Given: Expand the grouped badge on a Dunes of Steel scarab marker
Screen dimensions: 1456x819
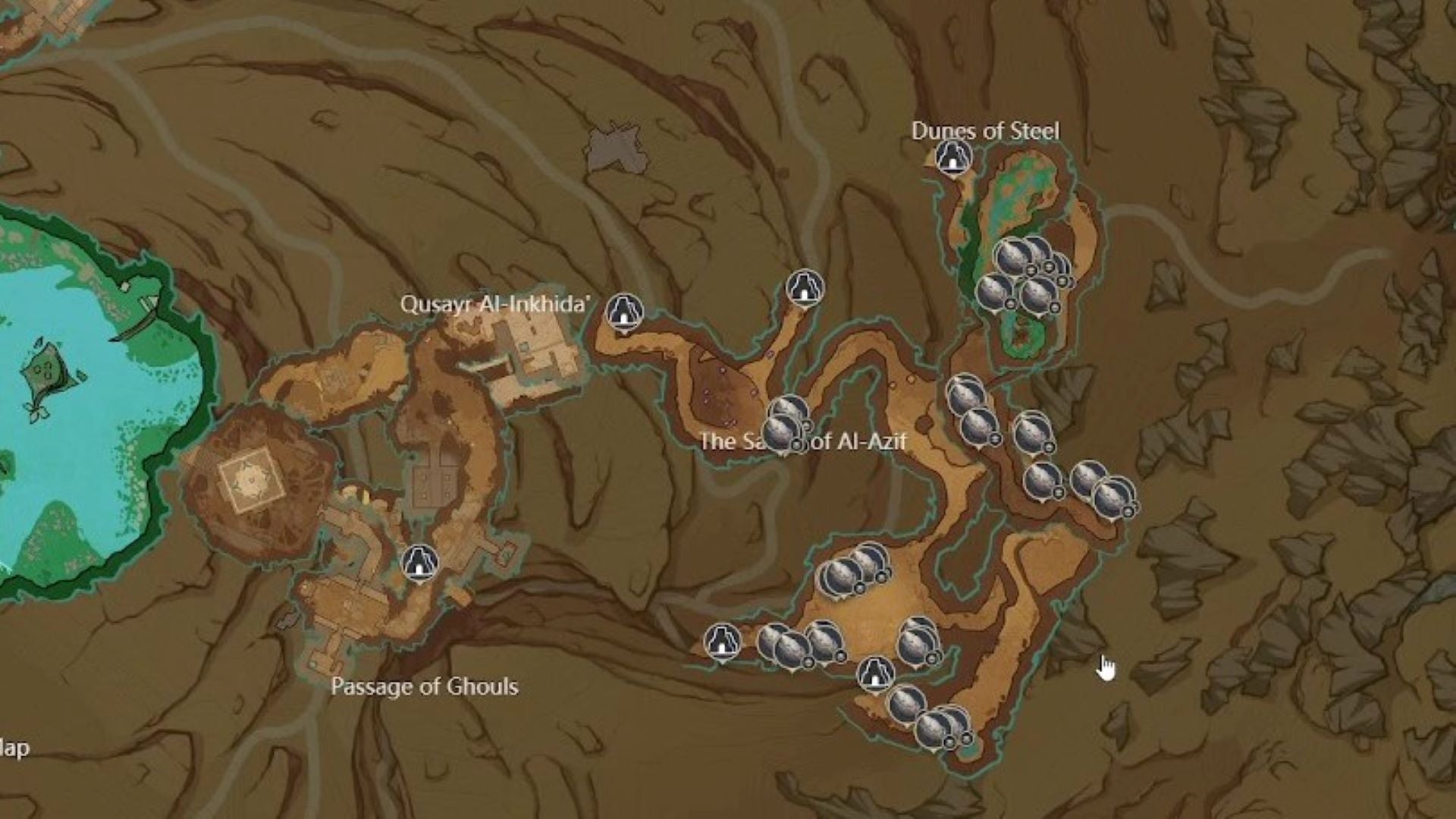Looking at the screenshot, I should coord(1031,270).
